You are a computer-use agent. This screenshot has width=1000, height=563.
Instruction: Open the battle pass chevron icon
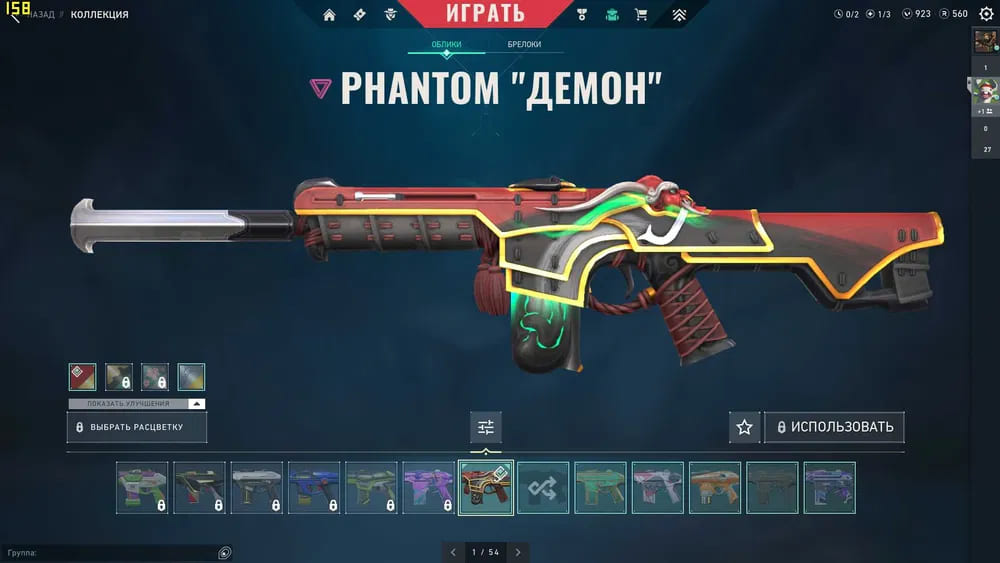tap(678, 15)
